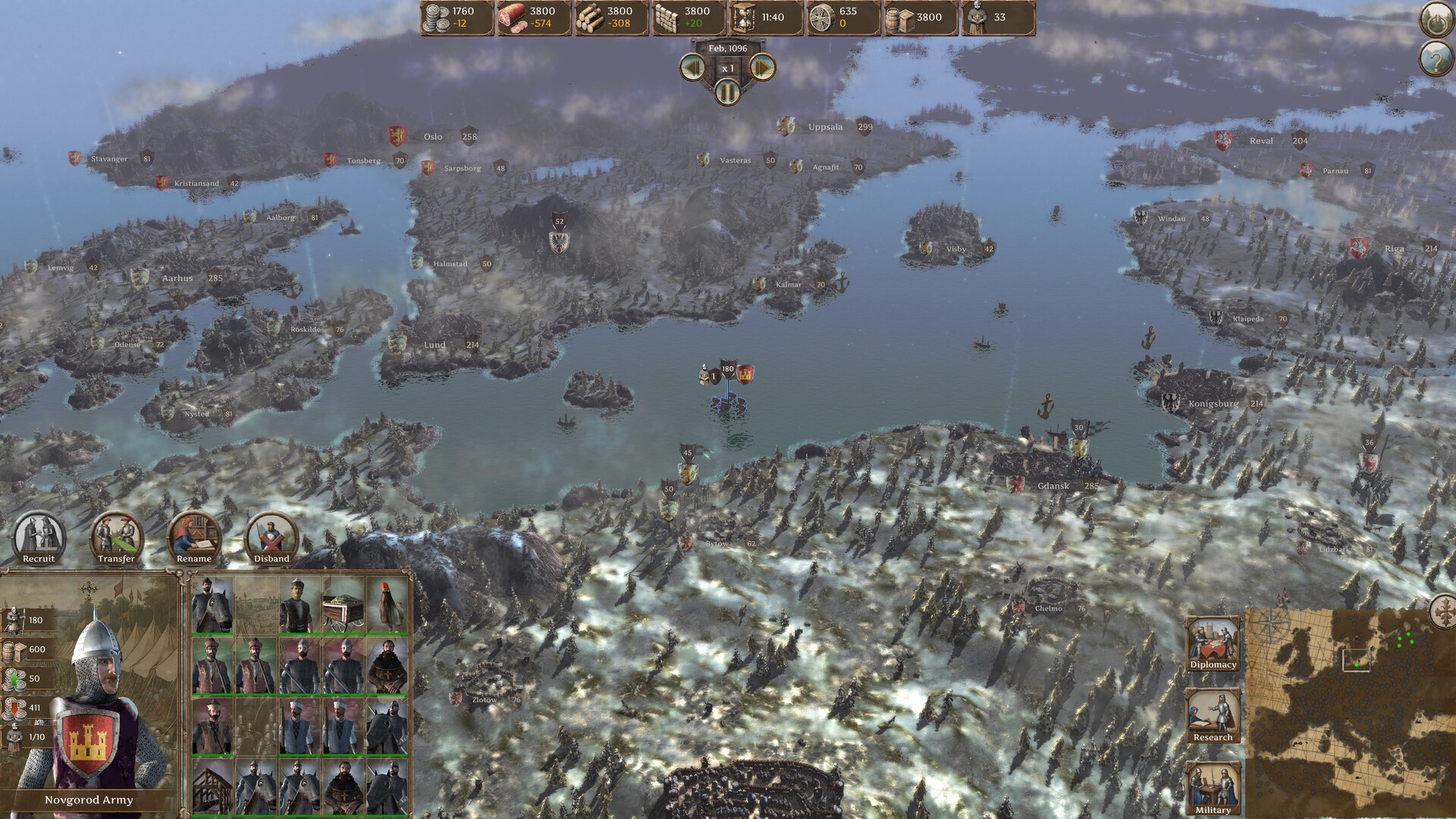
Task: Increase game speed with the right arrow
Action: [x=761, y=68]
